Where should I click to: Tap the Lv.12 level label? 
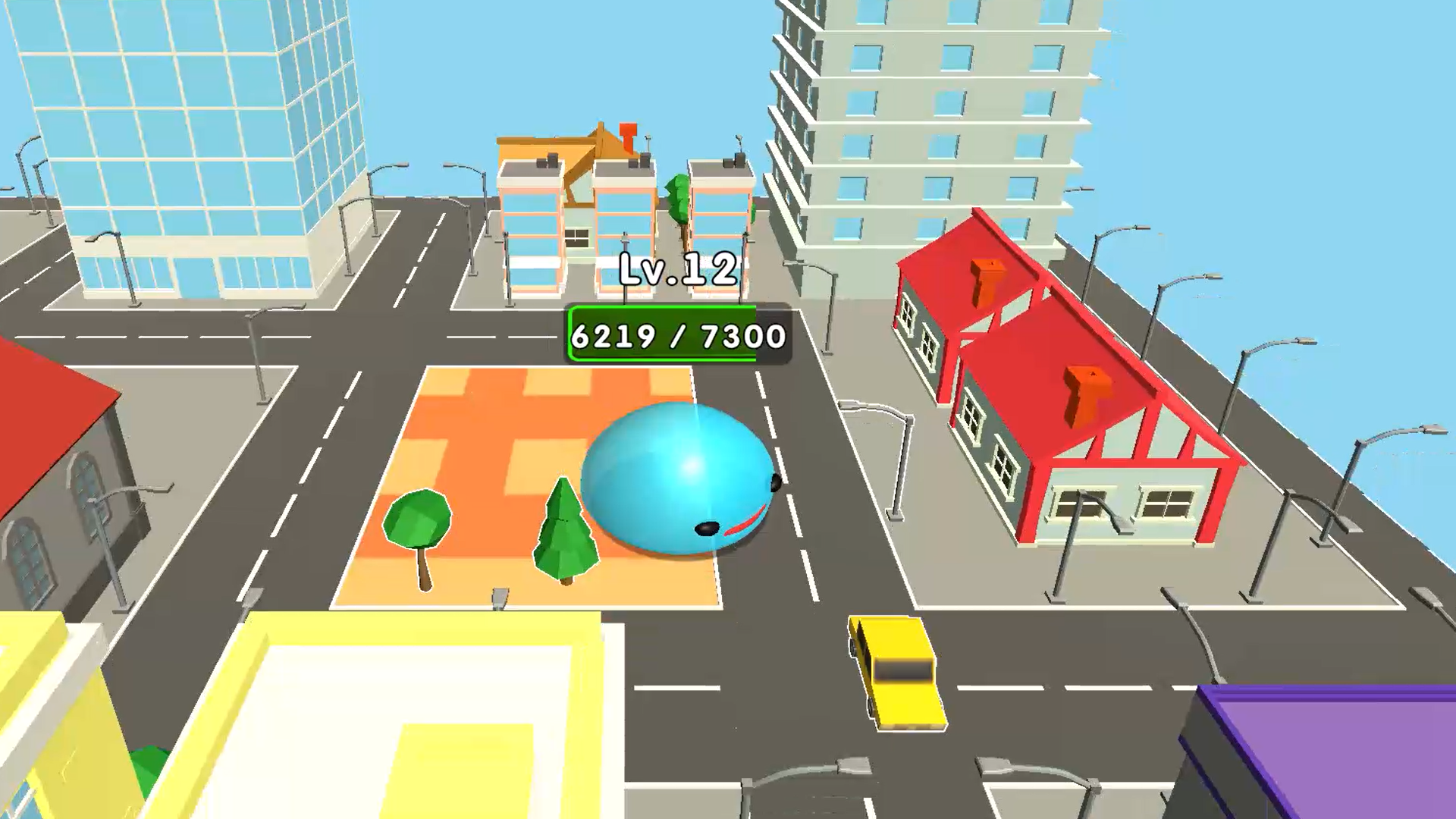677,269
